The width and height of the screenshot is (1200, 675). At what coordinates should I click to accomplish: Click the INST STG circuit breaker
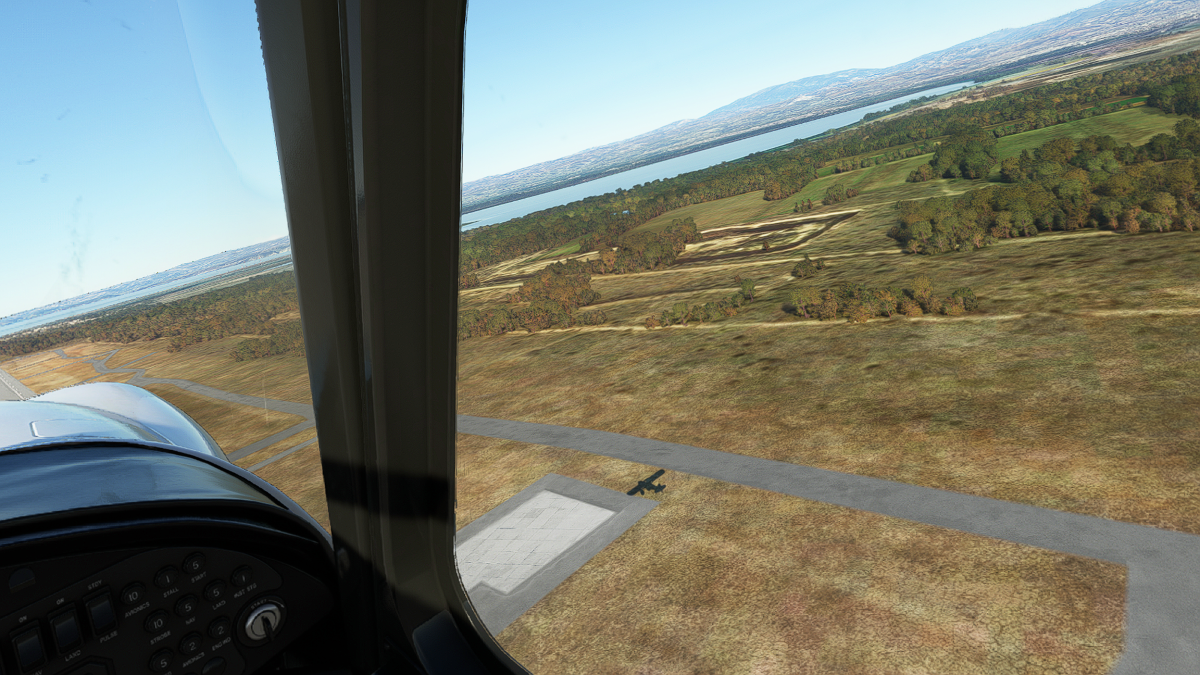[240, 577]
